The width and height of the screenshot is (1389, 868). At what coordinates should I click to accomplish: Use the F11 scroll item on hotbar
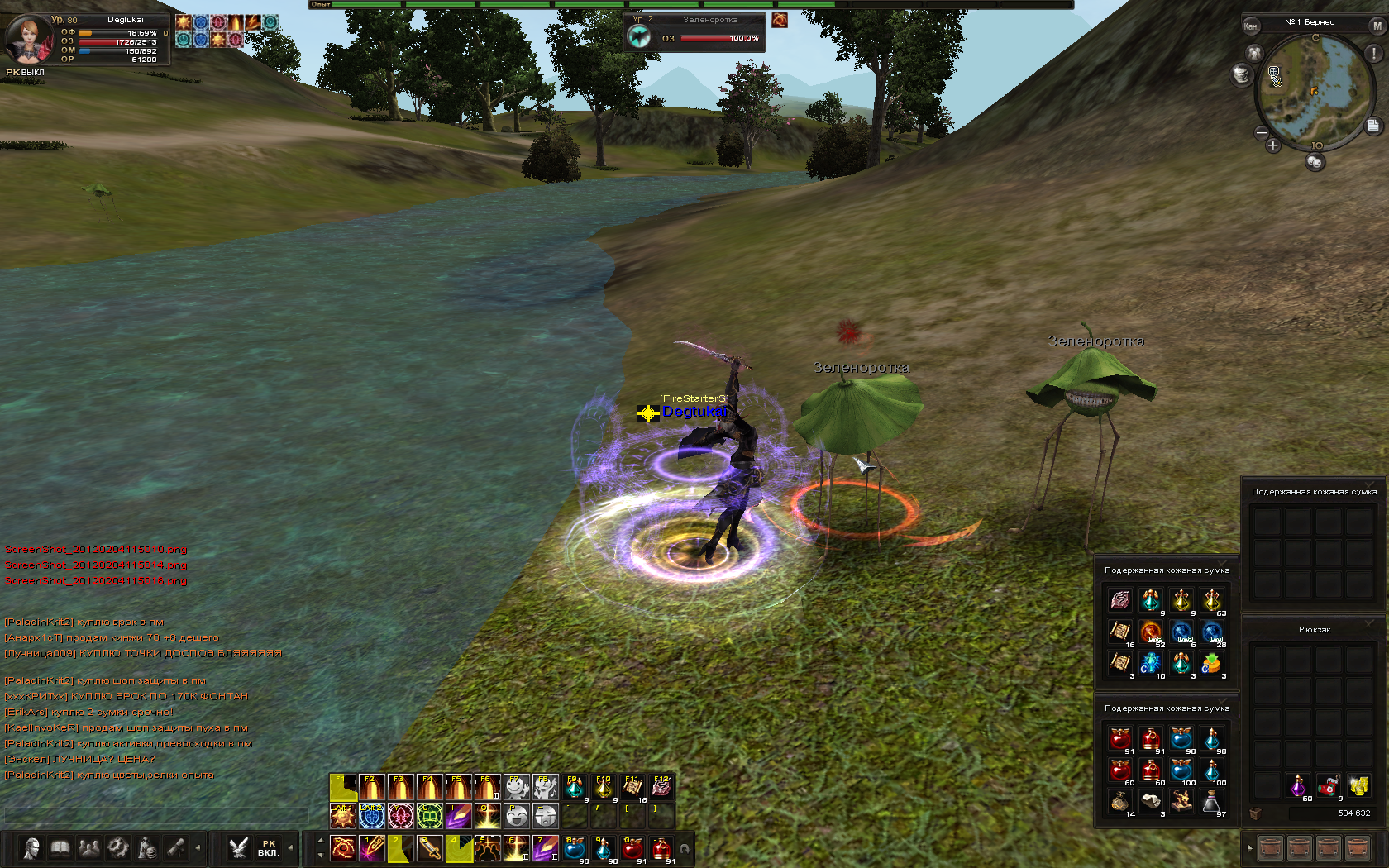click(632, 788)
